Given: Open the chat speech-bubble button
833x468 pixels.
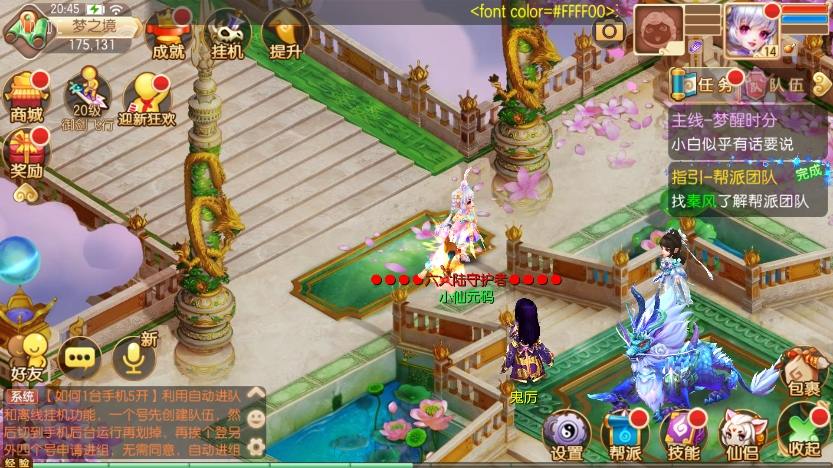Looking at the screenshot, I should point(80,354).
